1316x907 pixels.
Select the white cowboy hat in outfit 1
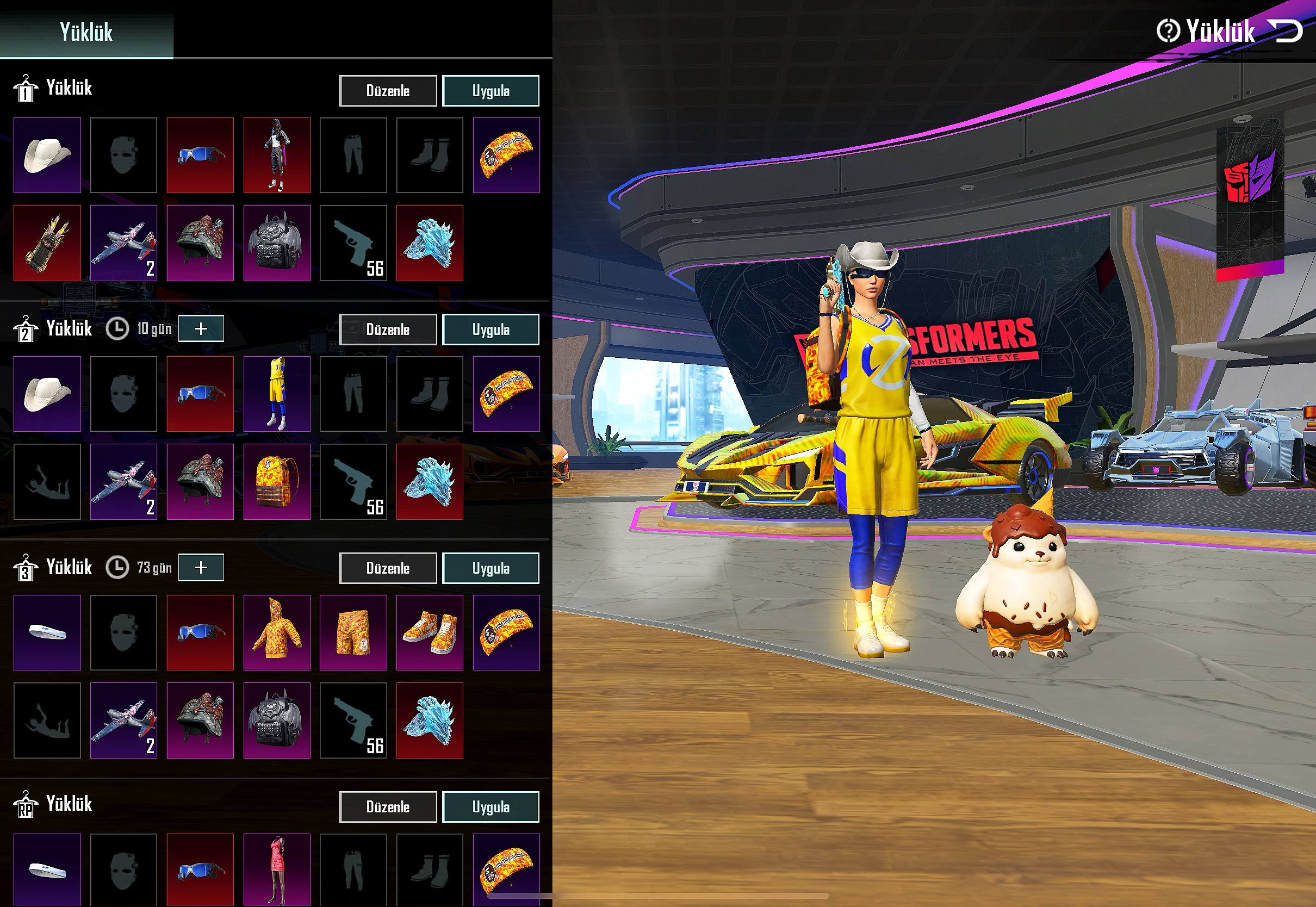coord(47,155)
